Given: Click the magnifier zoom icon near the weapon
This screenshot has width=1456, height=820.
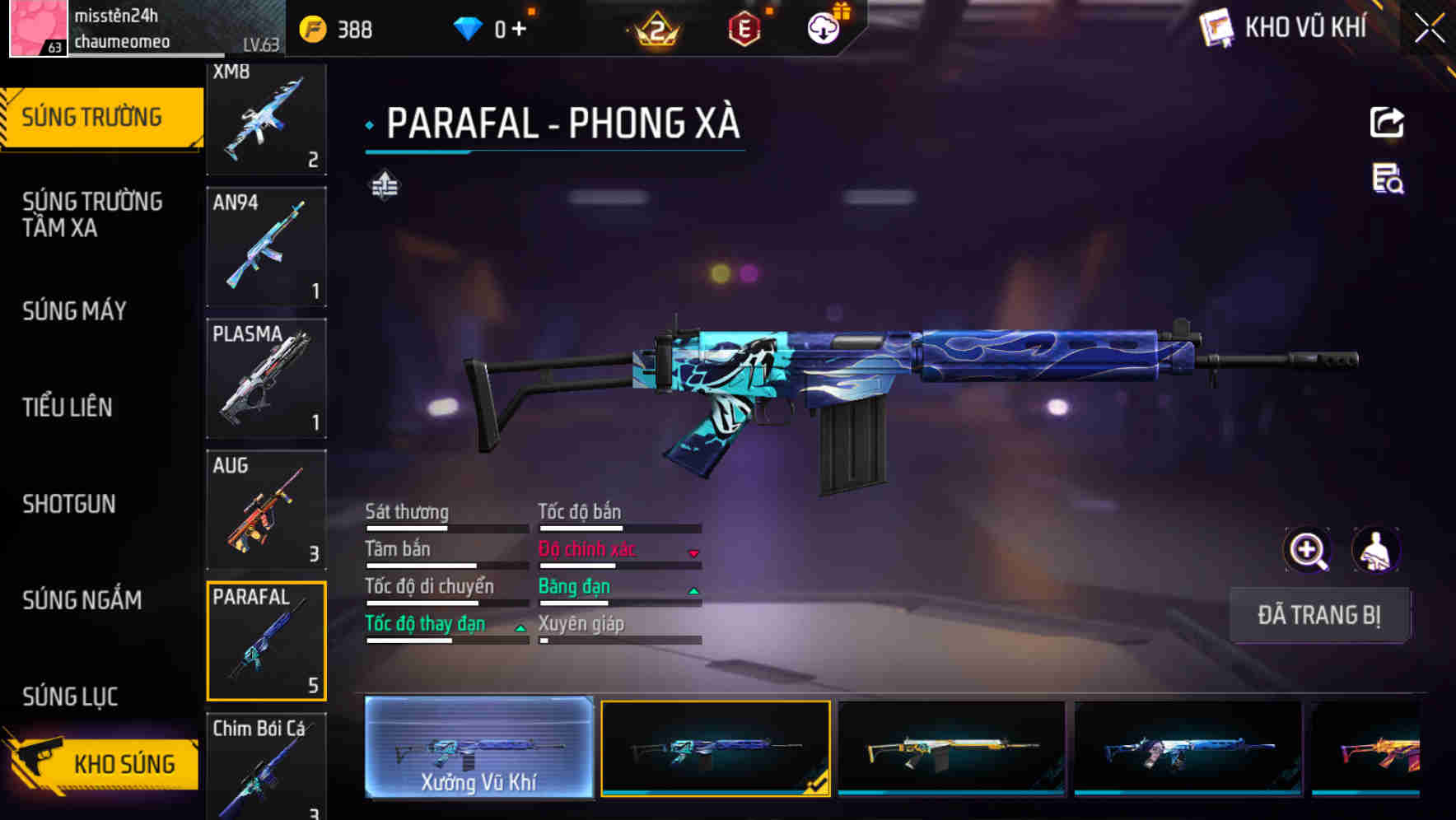Looking at the screenshot, I should point(1306,550).
